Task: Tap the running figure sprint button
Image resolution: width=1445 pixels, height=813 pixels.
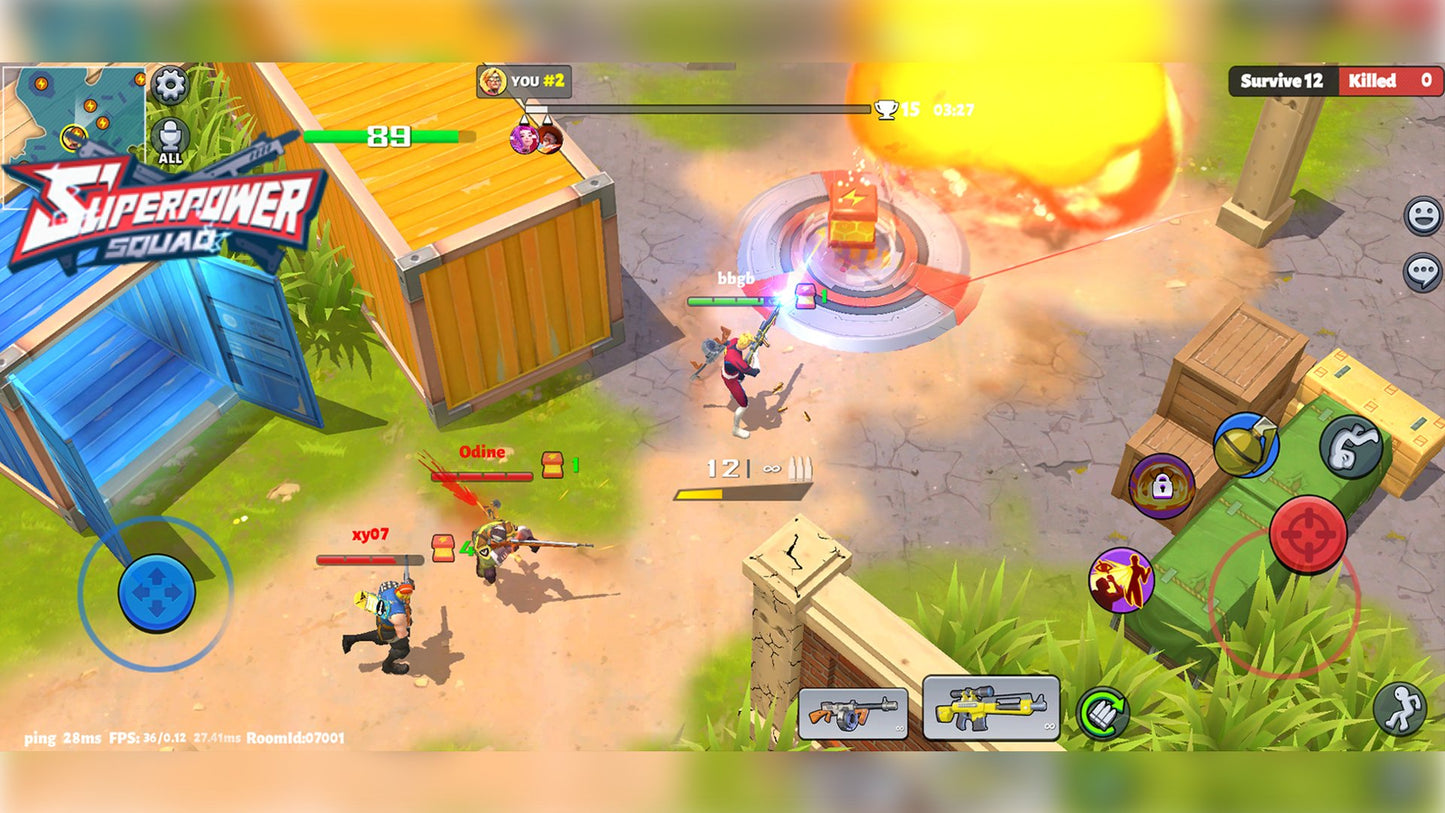Action: click(1399, 709)
